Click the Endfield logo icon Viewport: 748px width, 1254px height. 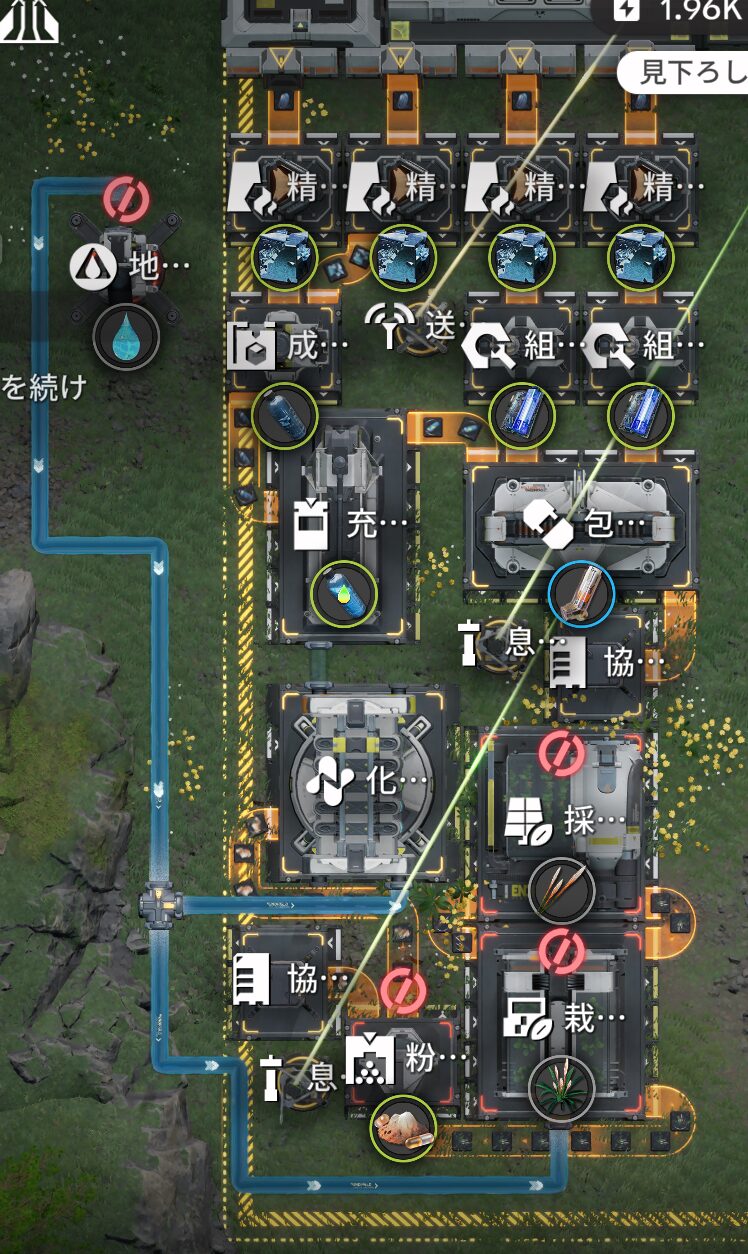(x=28, y=20)
